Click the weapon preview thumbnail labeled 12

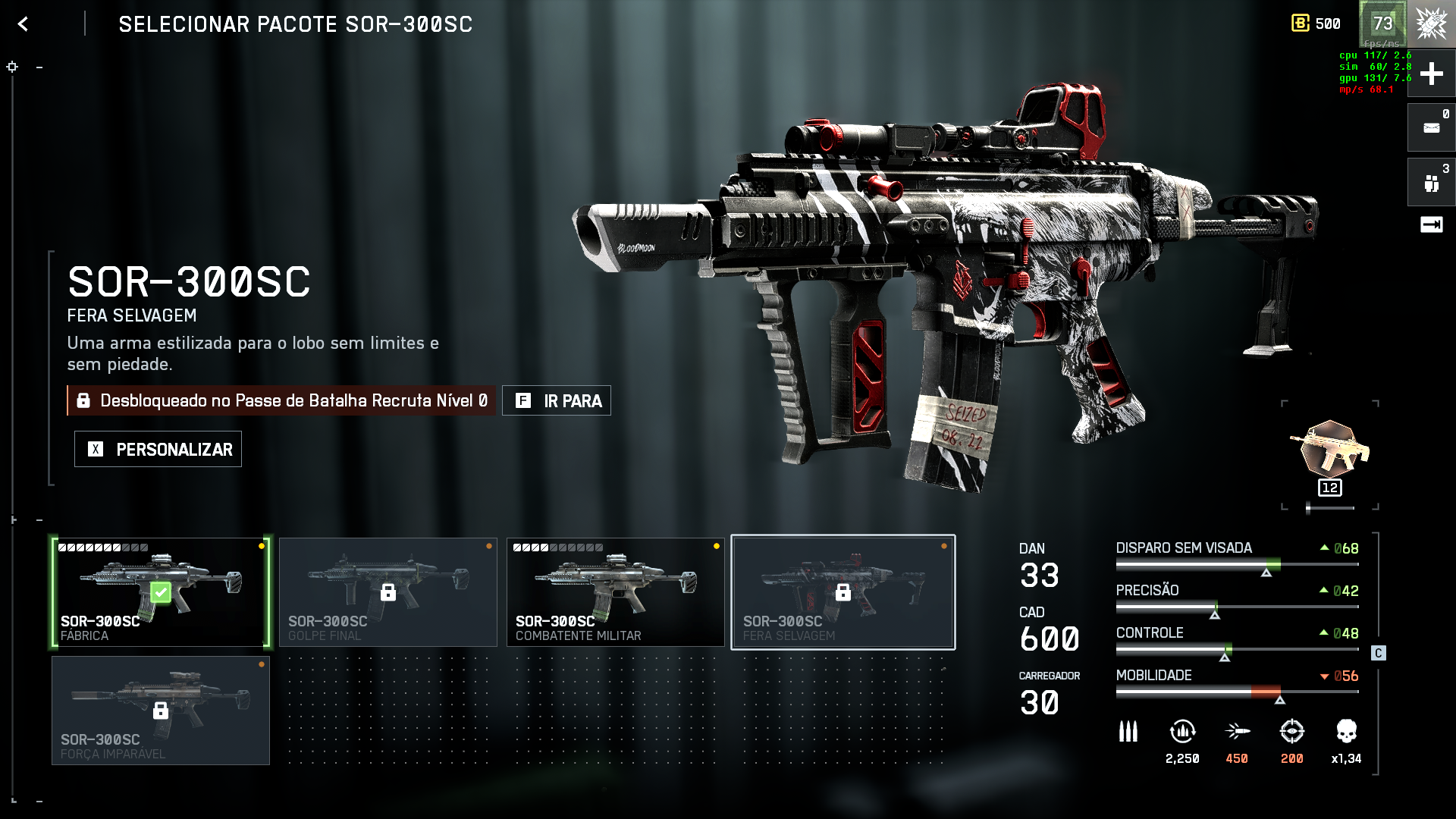(1330, 455)
